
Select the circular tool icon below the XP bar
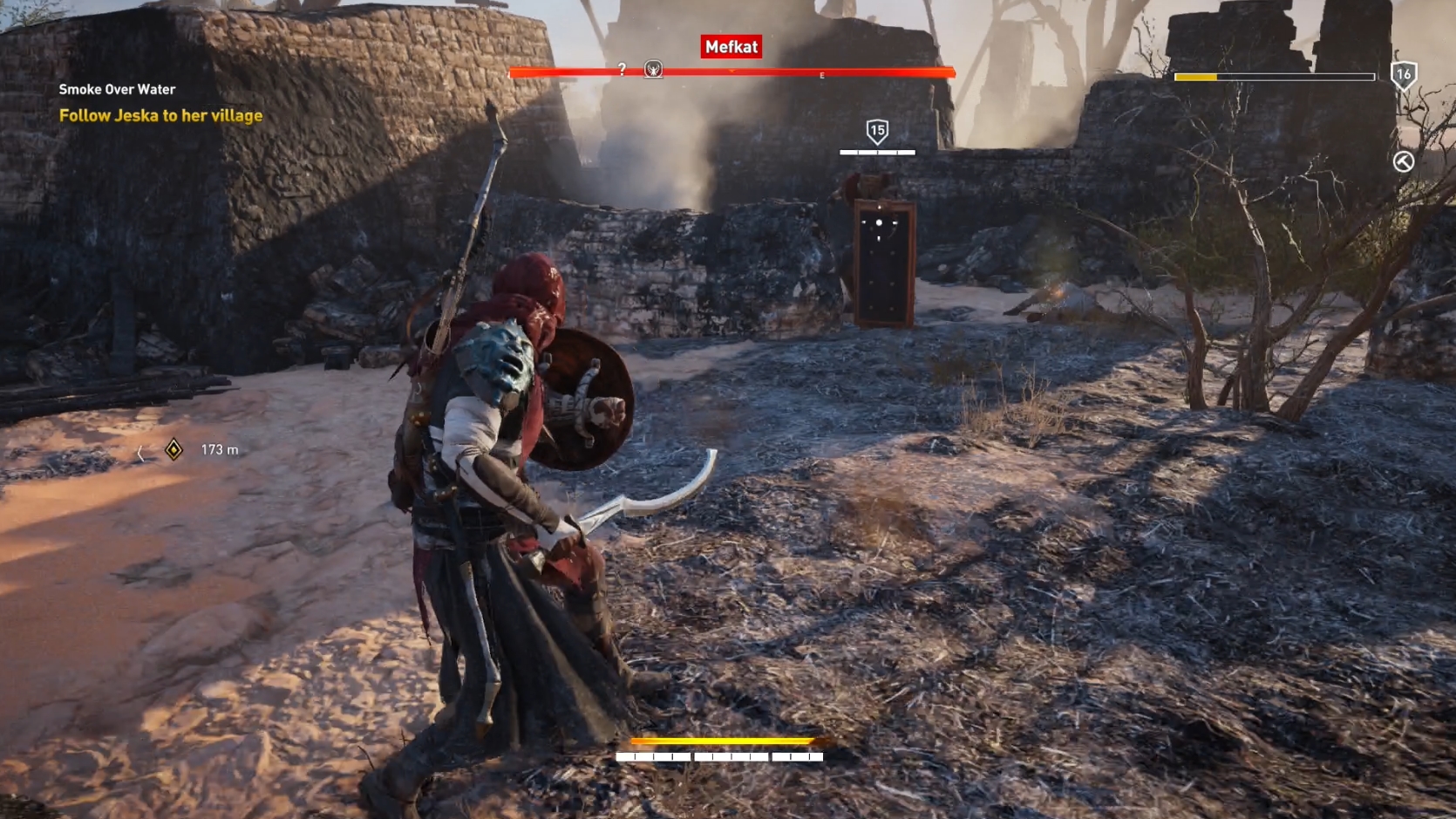[x=1402, y=161]
